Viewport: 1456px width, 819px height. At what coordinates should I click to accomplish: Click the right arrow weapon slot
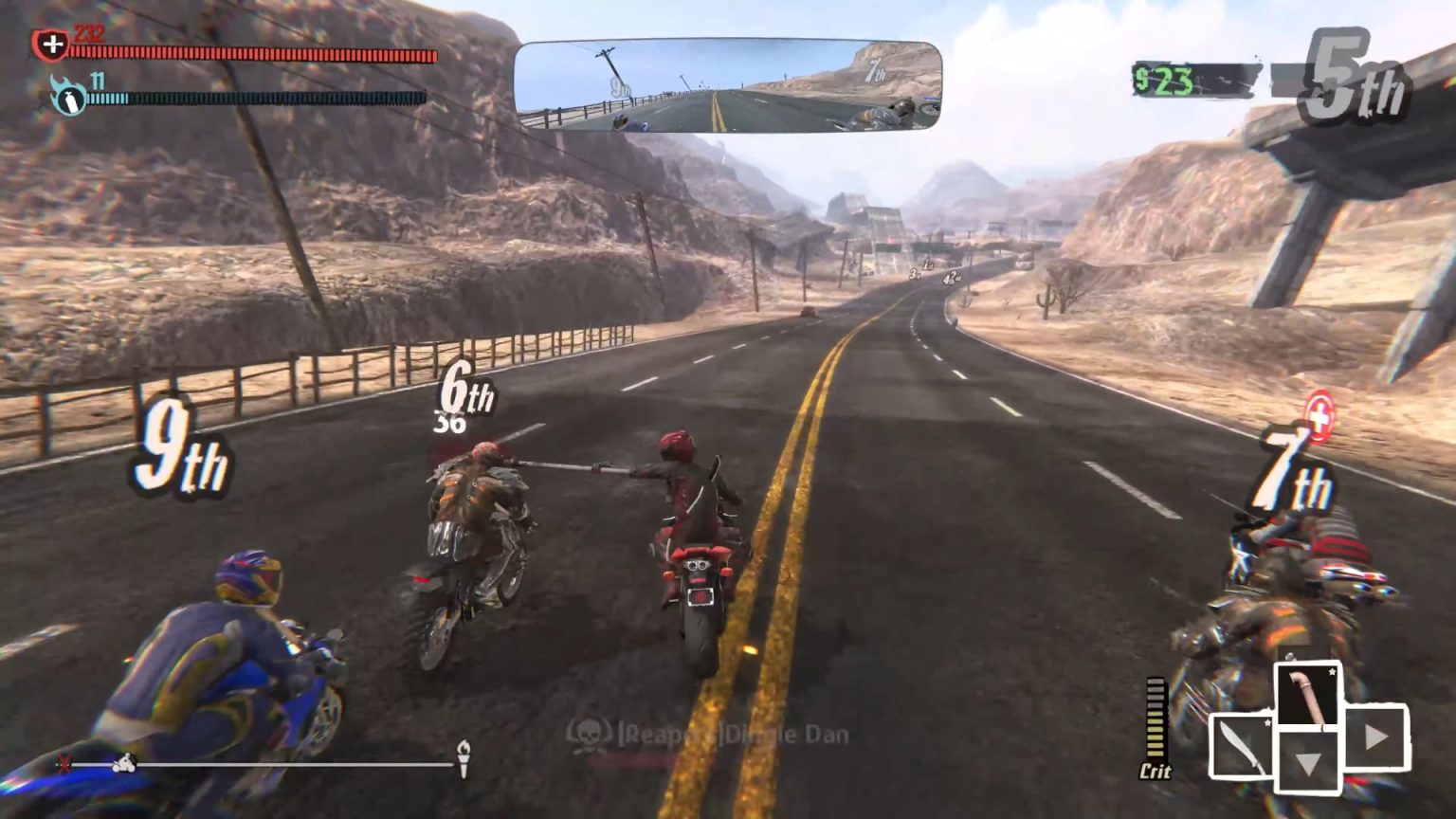pos(1376,737)
